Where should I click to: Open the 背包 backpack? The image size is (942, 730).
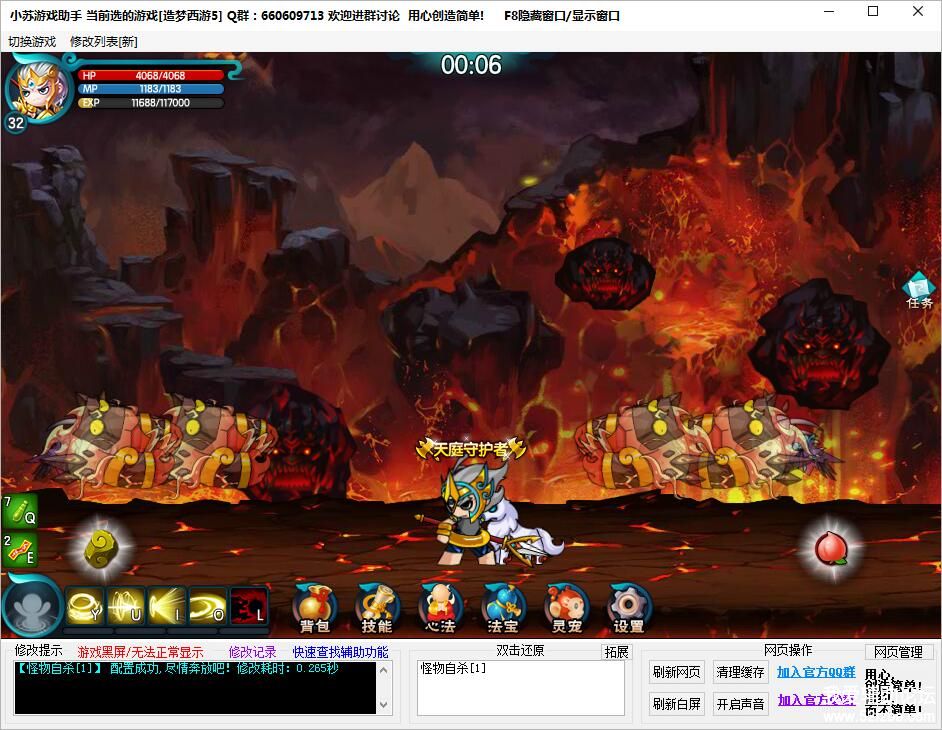[314, 607]
